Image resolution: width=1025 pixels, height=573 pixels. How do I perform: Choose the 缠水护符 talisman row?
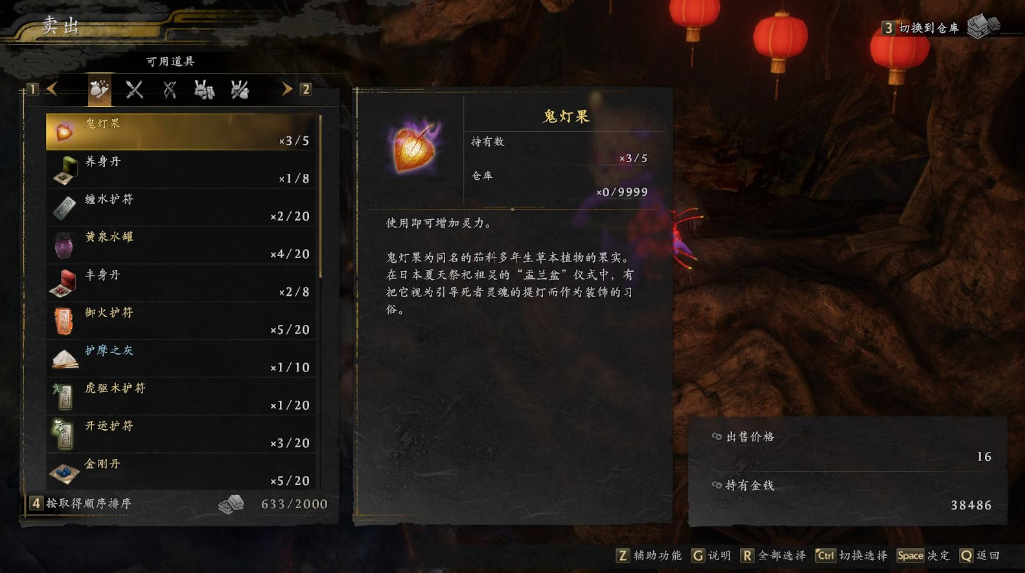182,208
